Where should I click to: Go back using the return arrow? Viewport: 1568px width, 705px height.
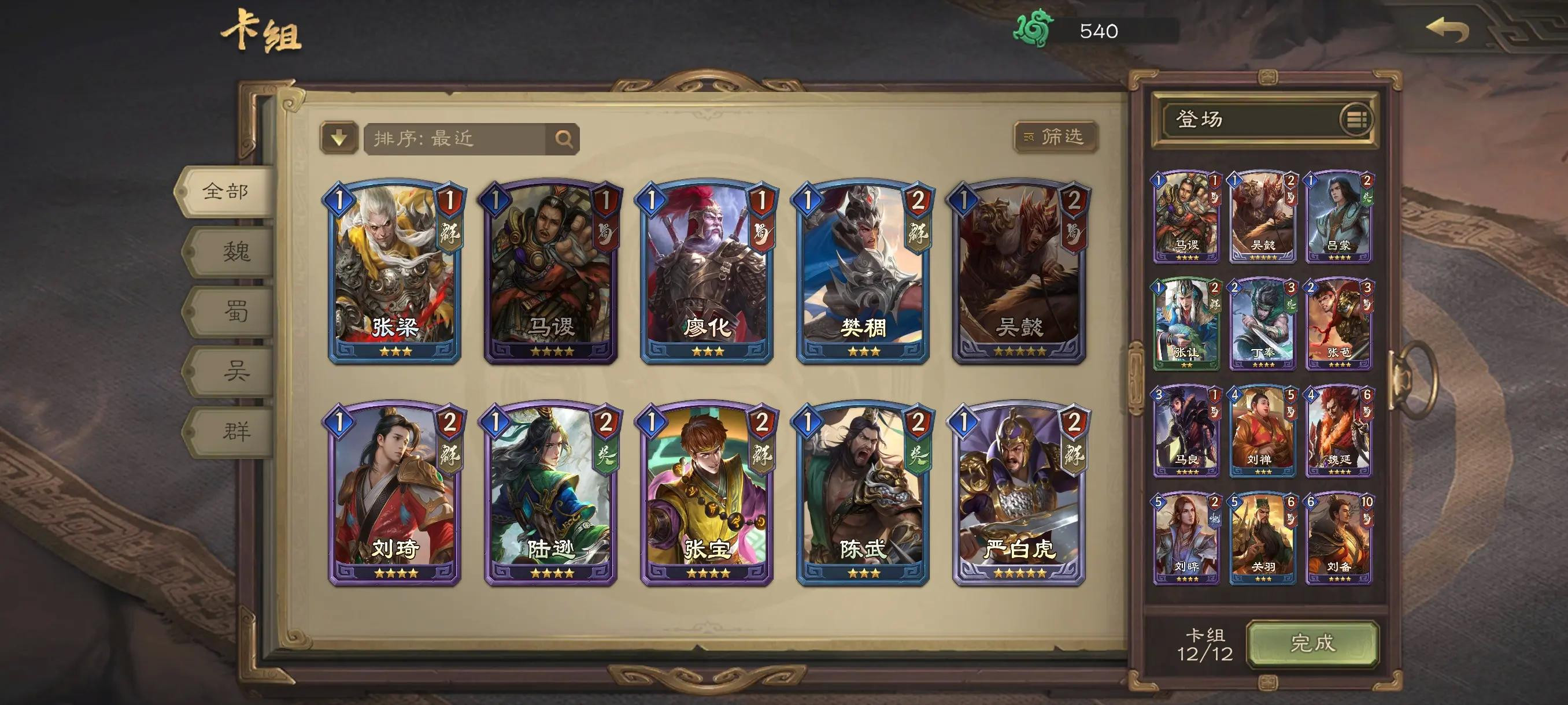[x=1448, y=30]
